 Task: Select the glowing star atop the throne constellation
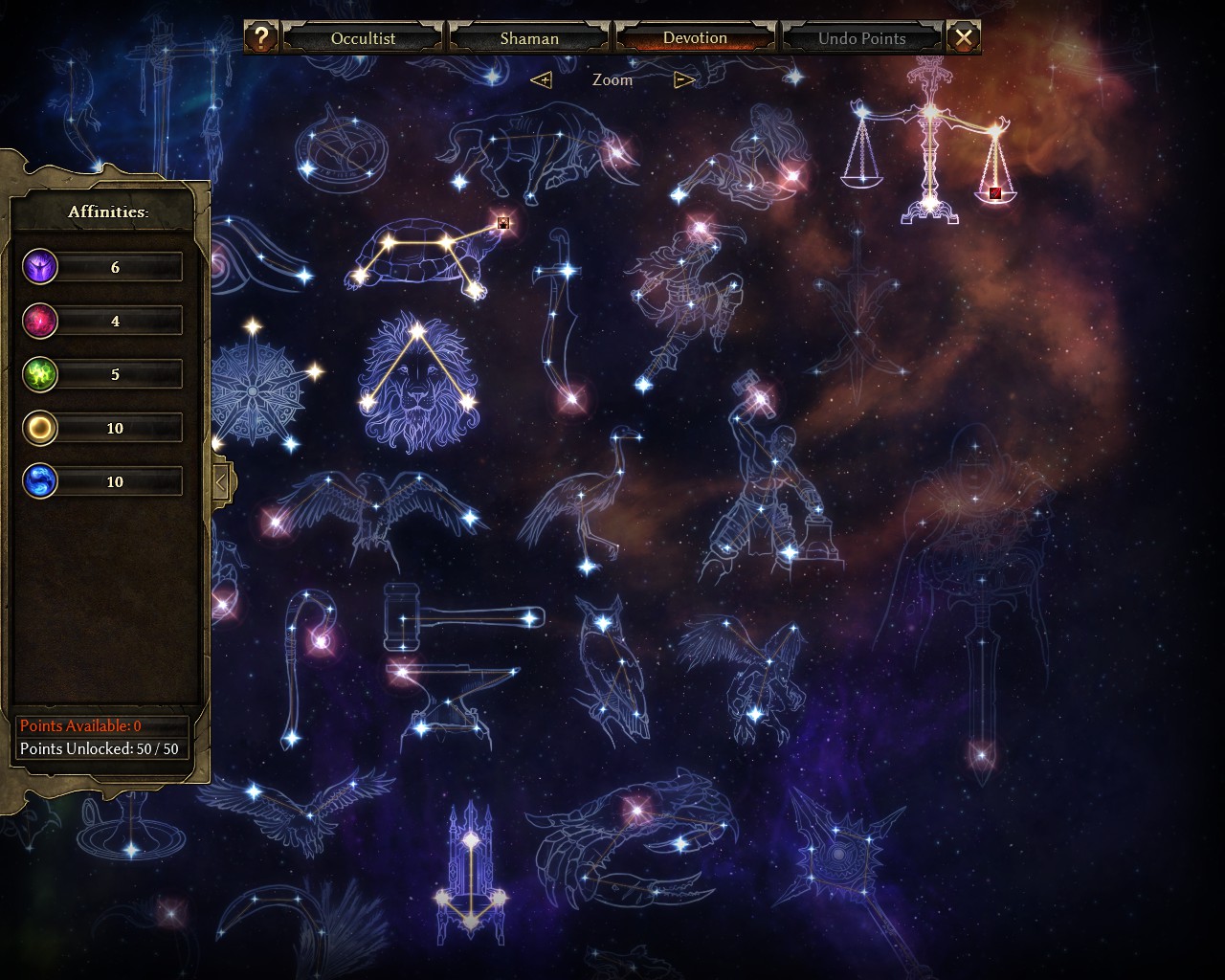[470, 840]
